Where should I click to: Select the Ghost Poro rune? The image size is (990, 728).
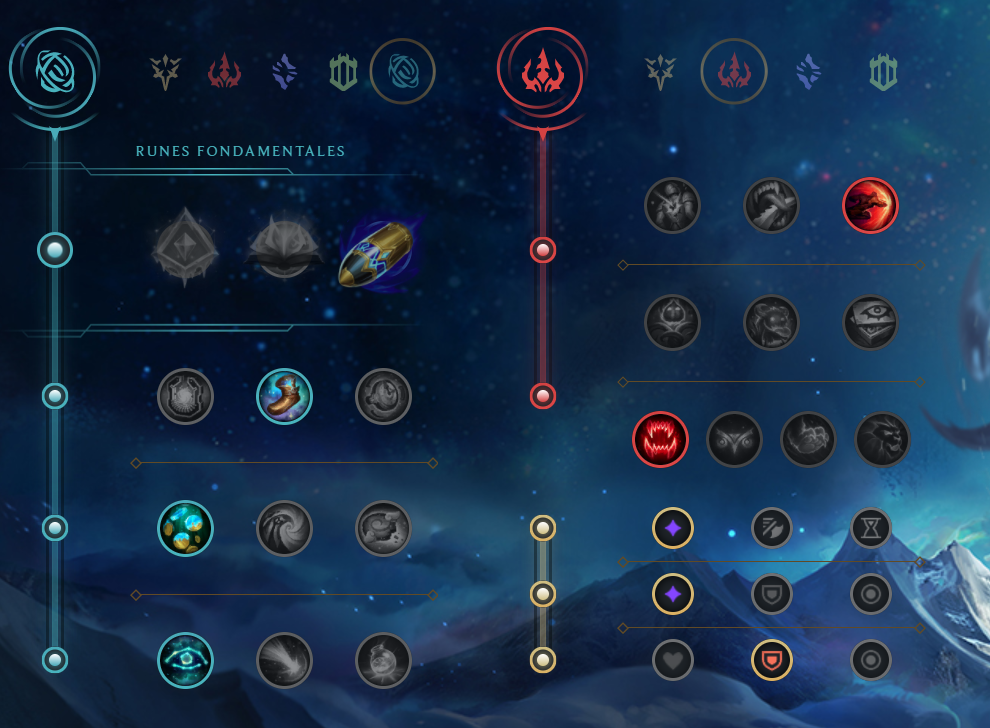[771, 322]
